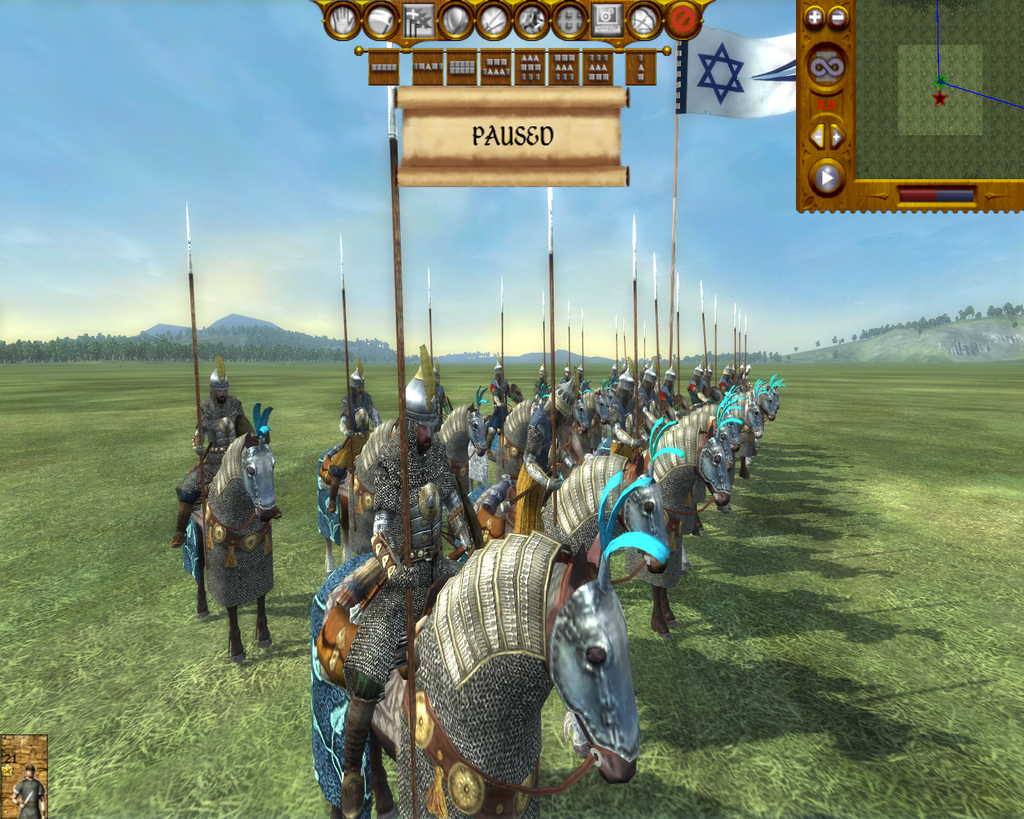1024x819 pixels.
Task: Increase game speed with right arrow
Action: tap(836, 135)
